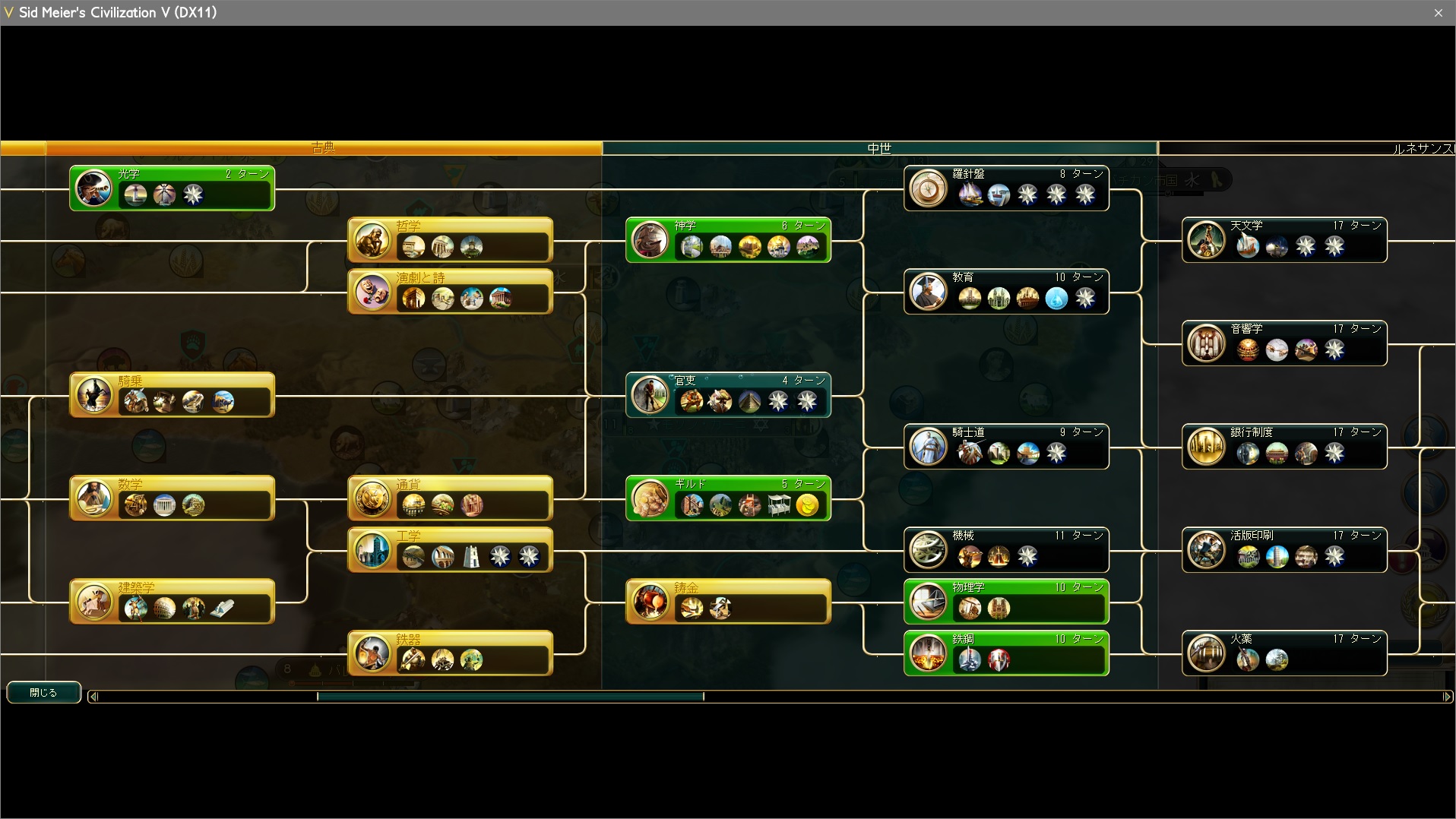
Task: Choose 銀行制度 (Banking) technology
Action: (1283, 447)
